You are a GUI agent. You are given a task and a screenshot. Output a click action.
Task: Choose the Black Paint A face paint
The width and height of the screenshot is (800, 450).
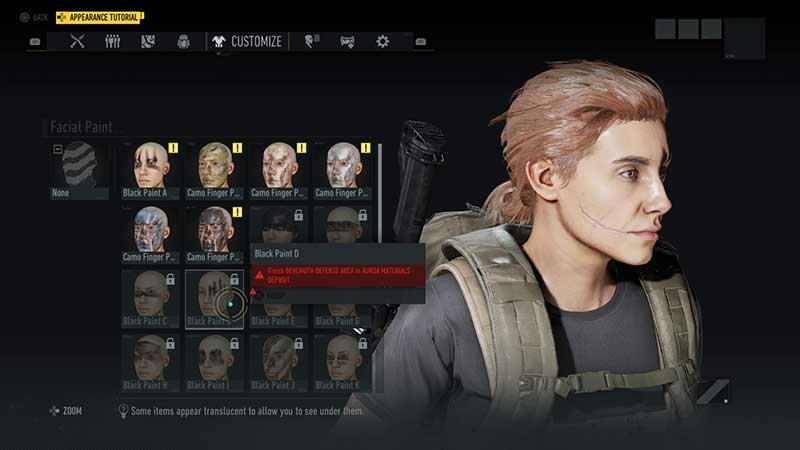tap(150, 170)
